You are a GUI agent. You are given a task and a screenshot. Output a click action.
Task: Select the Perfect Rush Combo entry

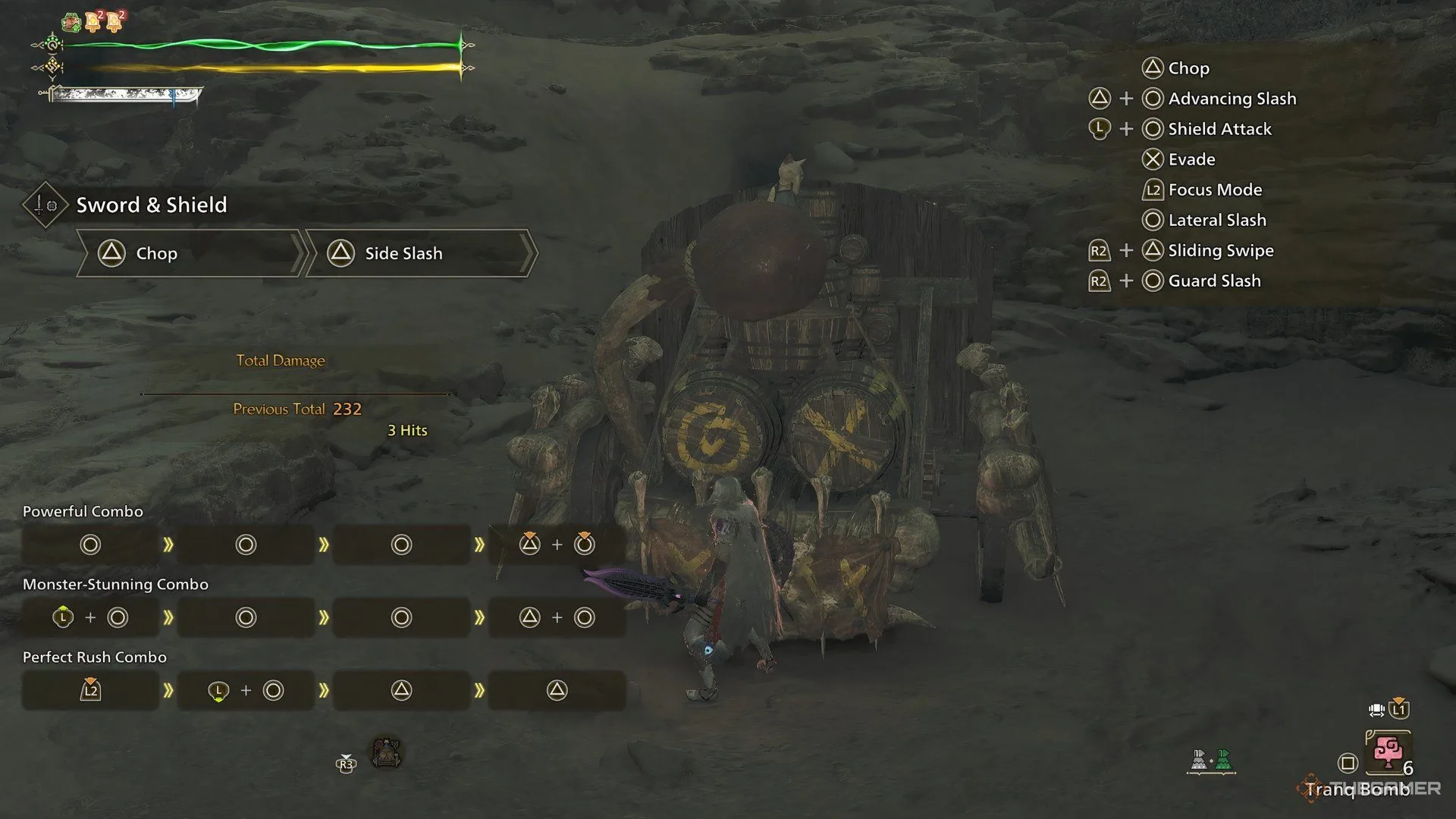[95, 657]
